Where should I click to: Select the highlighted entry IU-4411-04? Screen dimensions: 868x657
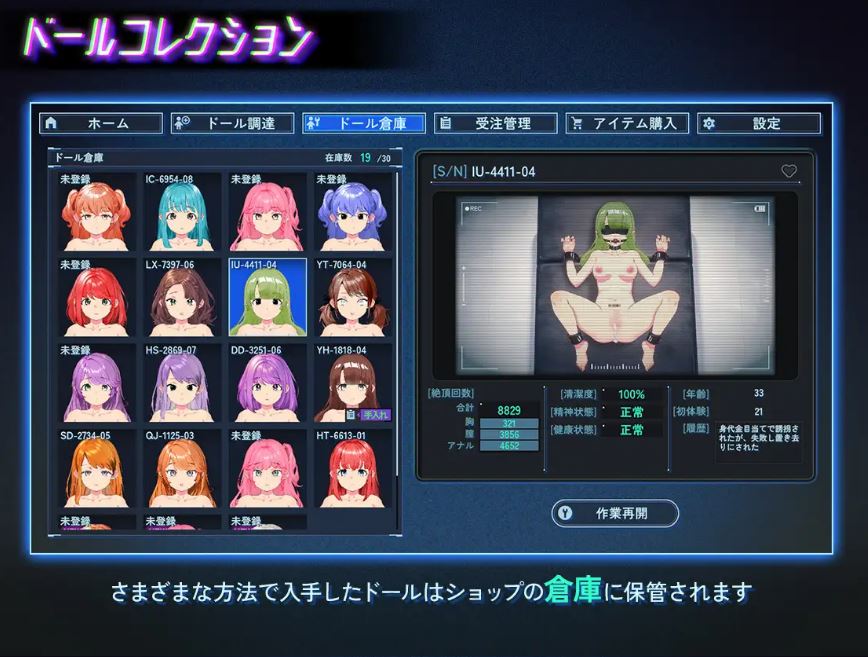[x=267, y=298]
